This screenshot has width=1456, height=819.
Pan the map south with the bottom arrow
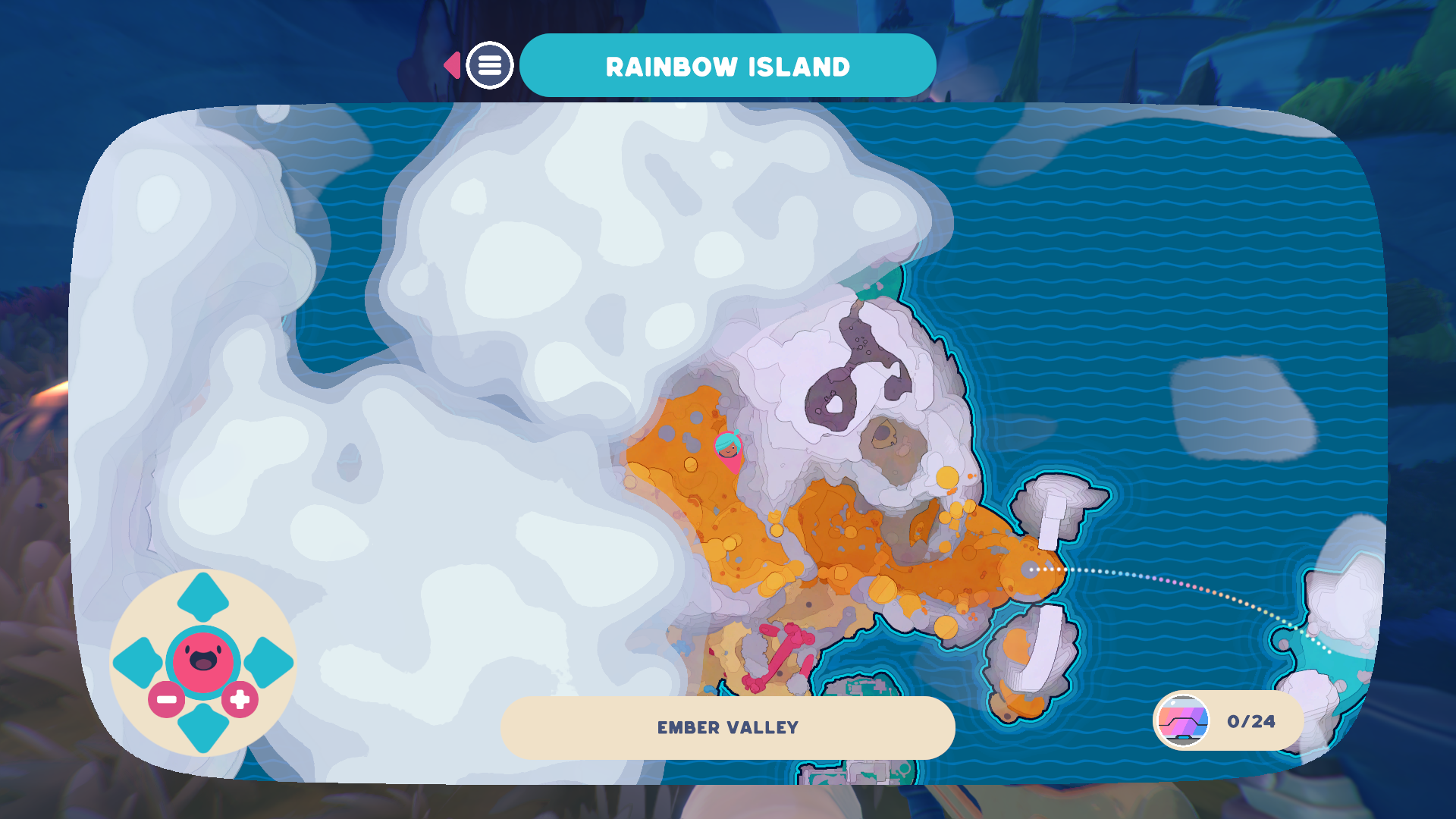coord(203,726)
